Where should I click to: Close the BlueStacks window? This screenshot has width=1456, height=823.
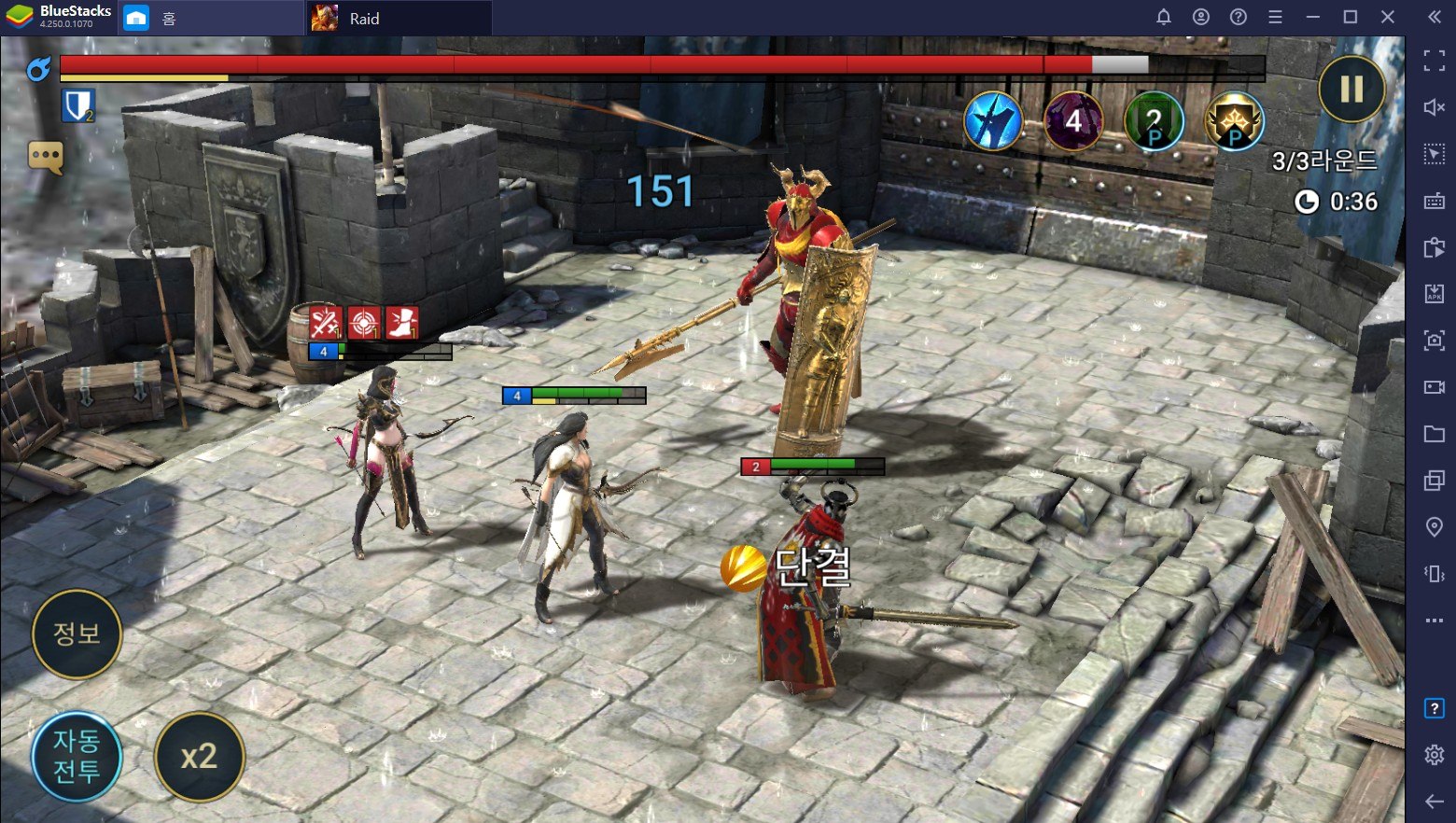click(x=1388, y=17)
